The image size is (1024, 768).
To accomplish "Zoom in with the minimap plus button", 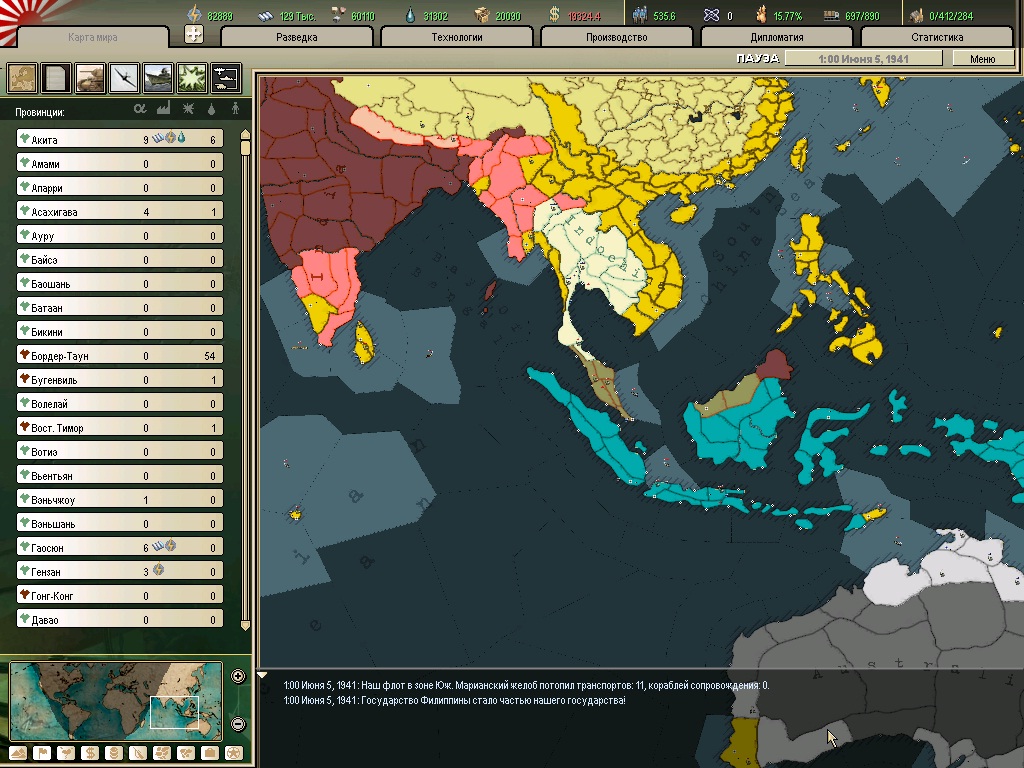I will point(238,676).
